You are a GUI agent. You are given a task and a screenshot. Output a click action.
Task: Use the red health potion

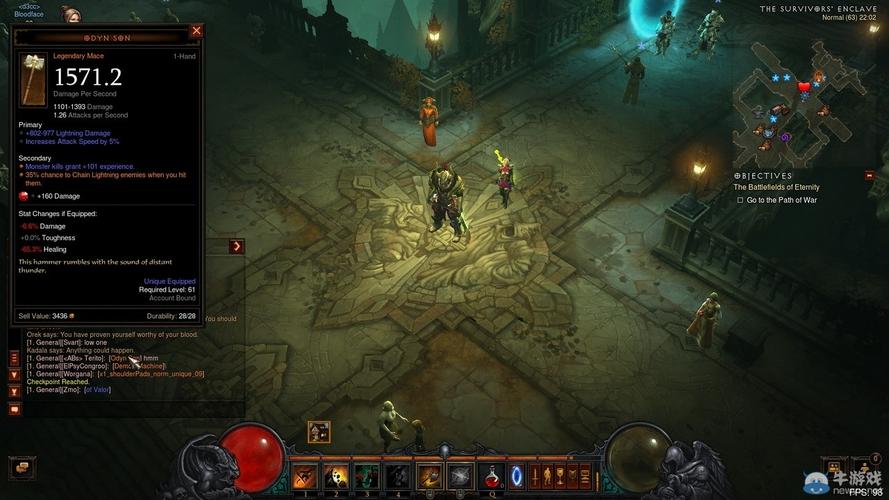point(491,475)
